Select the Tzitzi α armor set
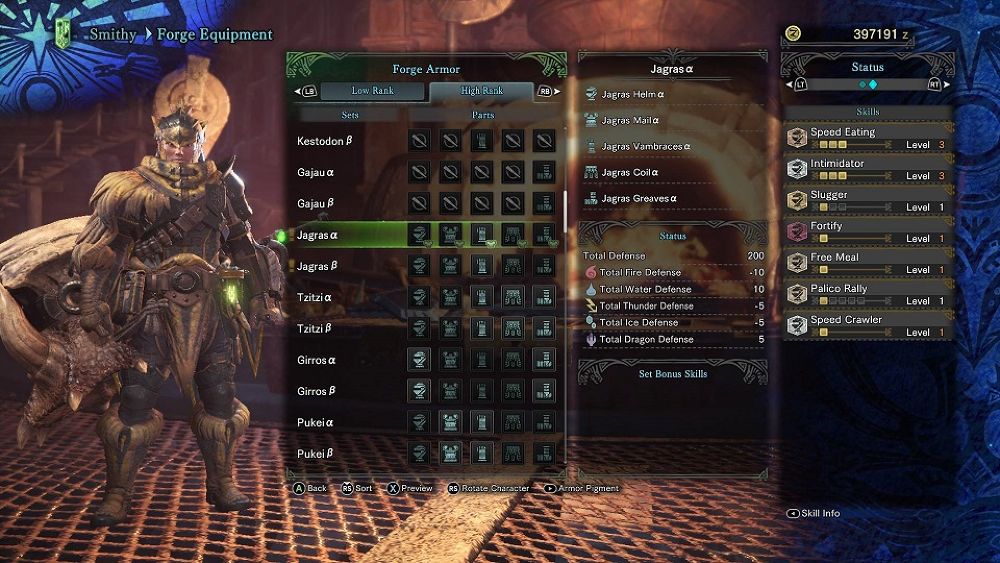 (x=314, y=298)
